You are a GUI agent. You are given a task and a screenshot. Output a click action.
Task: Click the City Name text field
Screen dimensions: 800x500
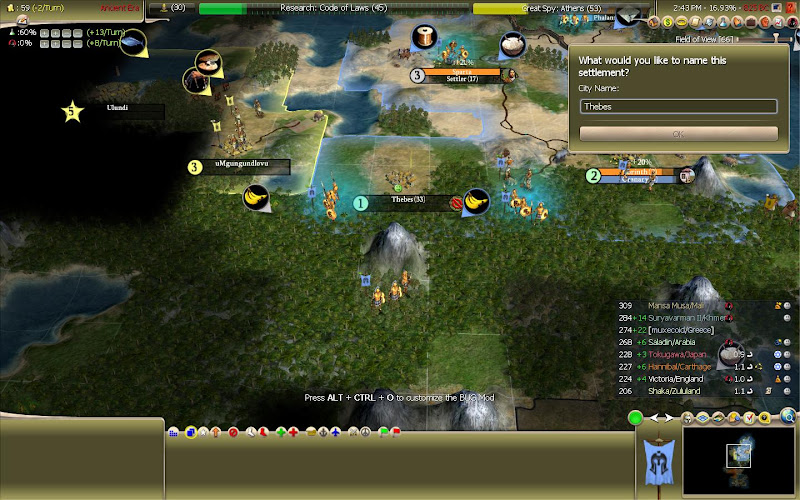click(x=678, y=106)
